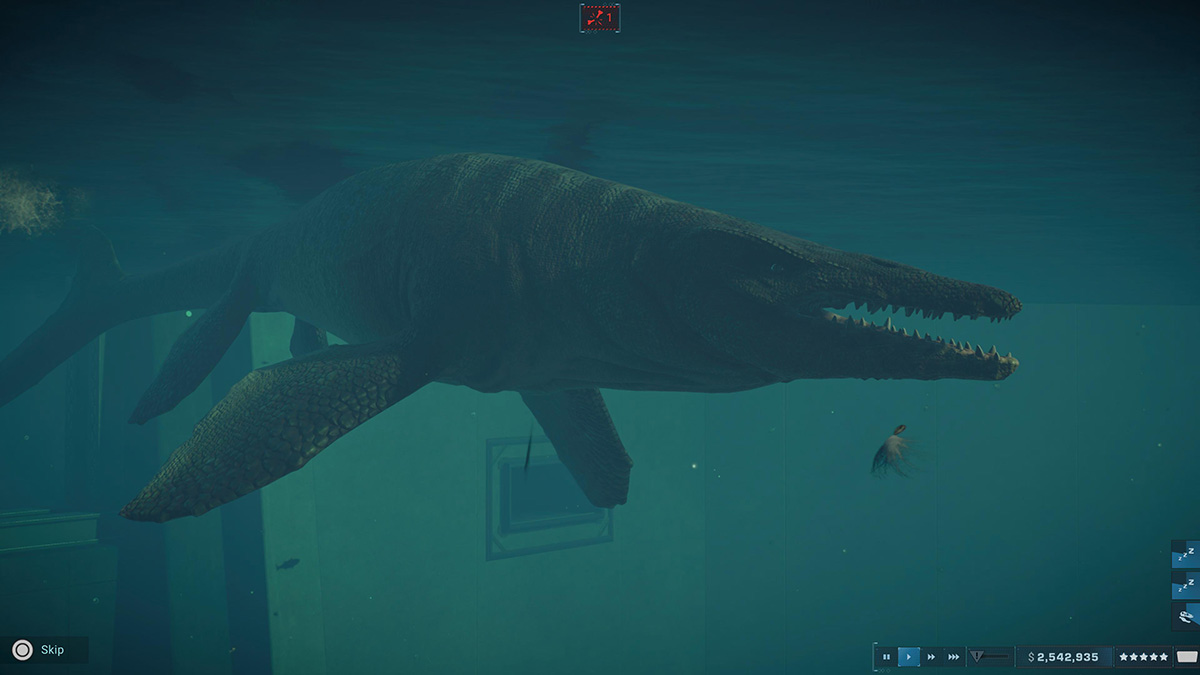Open the white panel icon beside star rating
The width and height of the screenshot is (1200, 675).
coord(1186,657)
